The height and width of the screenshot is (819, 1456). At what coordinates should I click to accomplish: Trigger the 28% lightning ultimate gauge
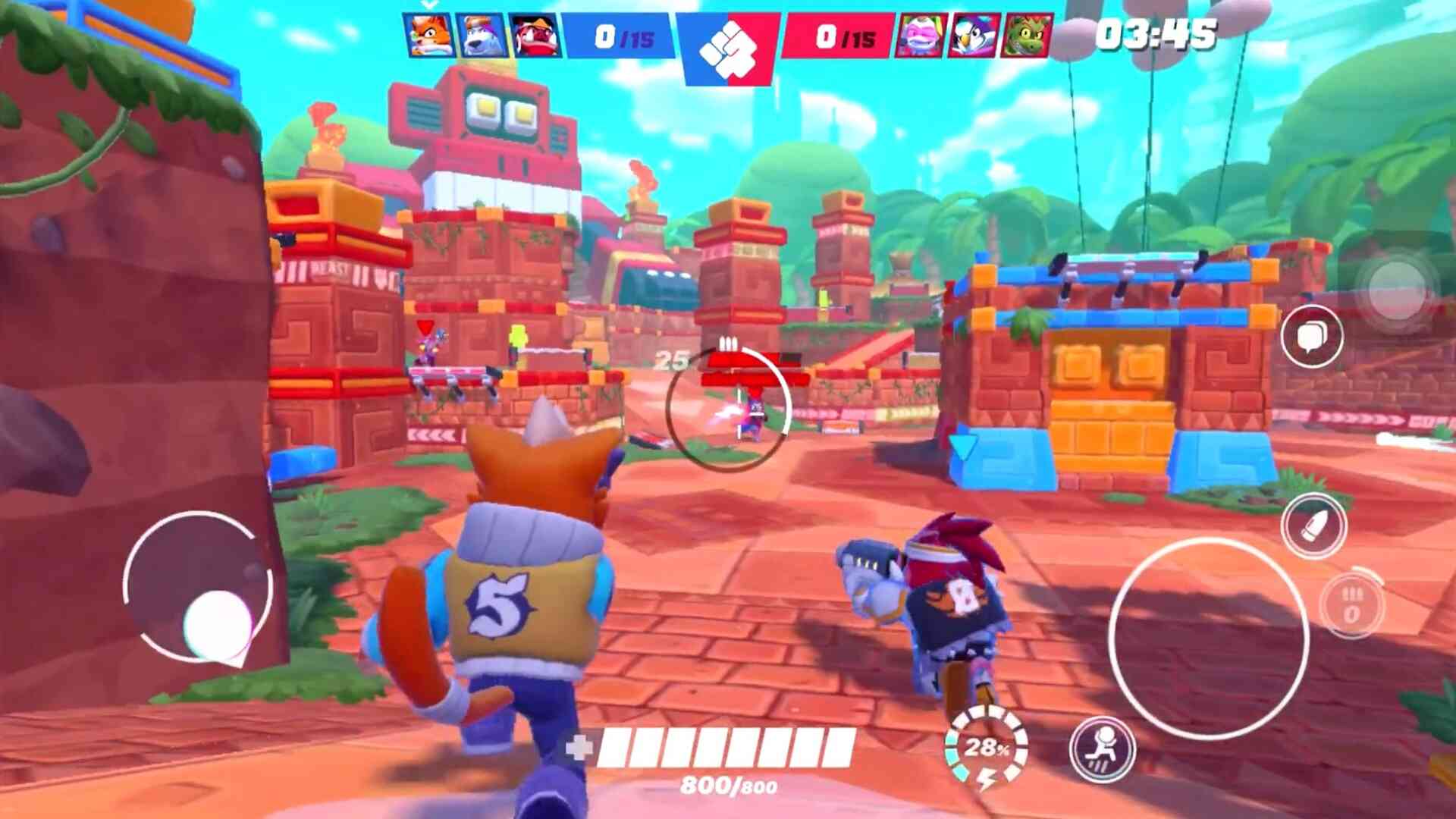click(x=986, y=748)
